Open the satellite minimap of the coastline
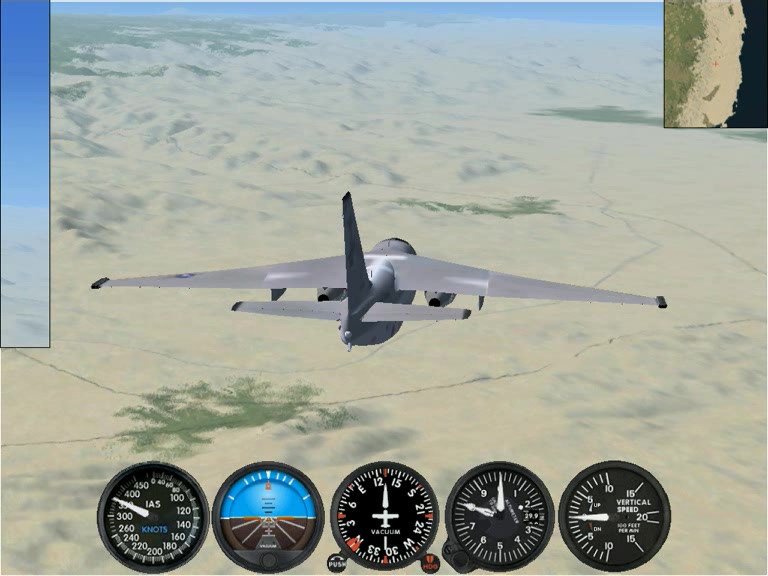The width and height of the screenshot is (768, 576). click(715, 63)
